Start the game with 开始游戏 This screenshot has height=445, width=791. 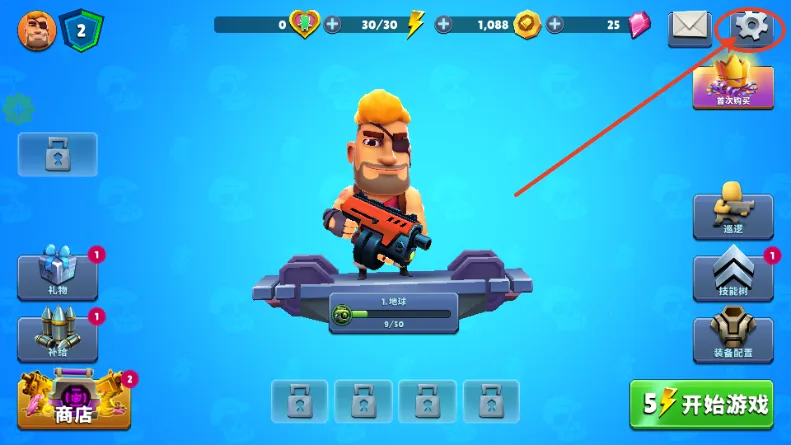pyautogui.click(x=701, y=404)
